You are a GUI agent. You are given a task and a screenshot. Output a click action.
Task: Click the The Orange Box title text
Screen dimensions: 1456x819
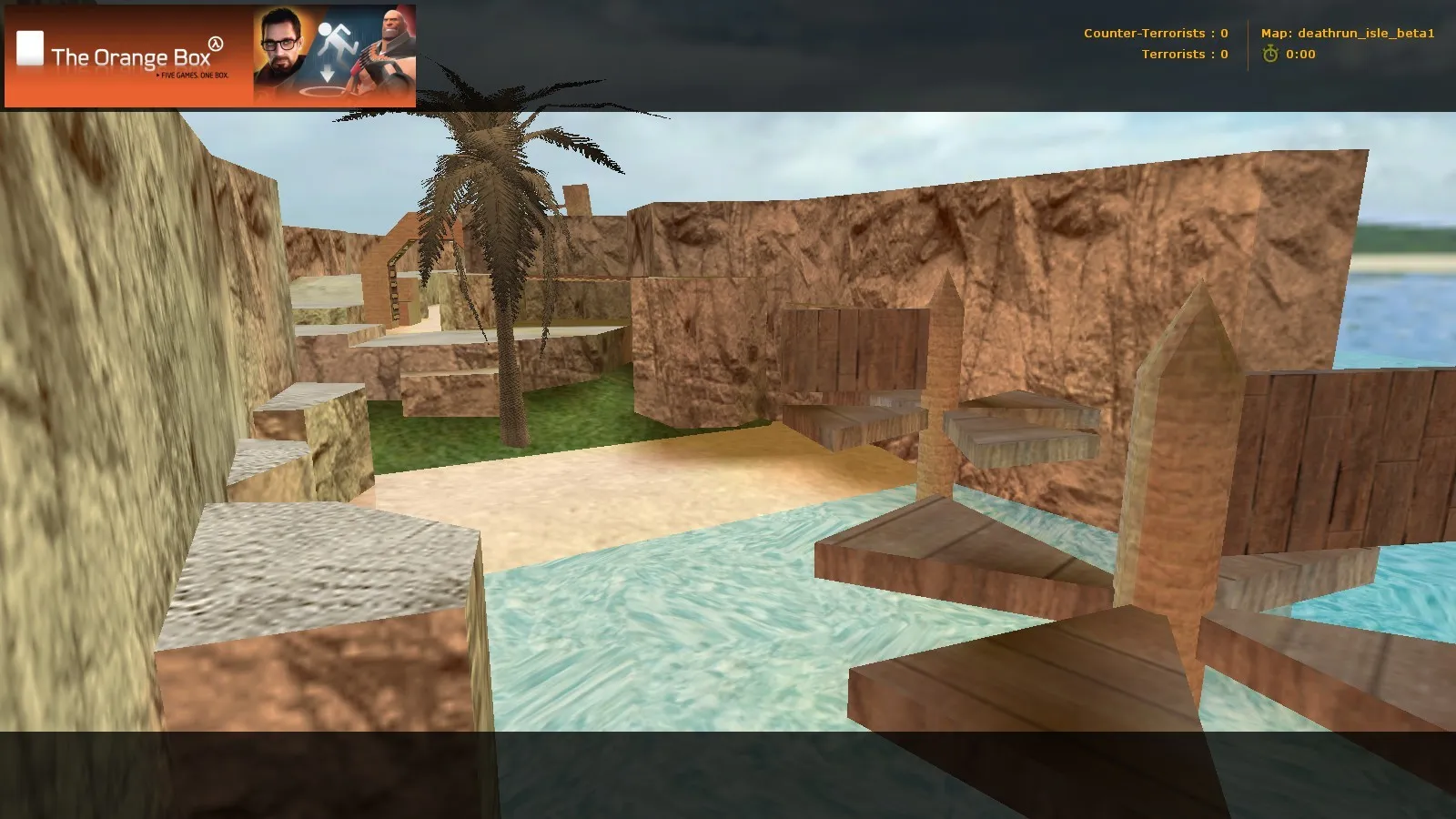131,56
